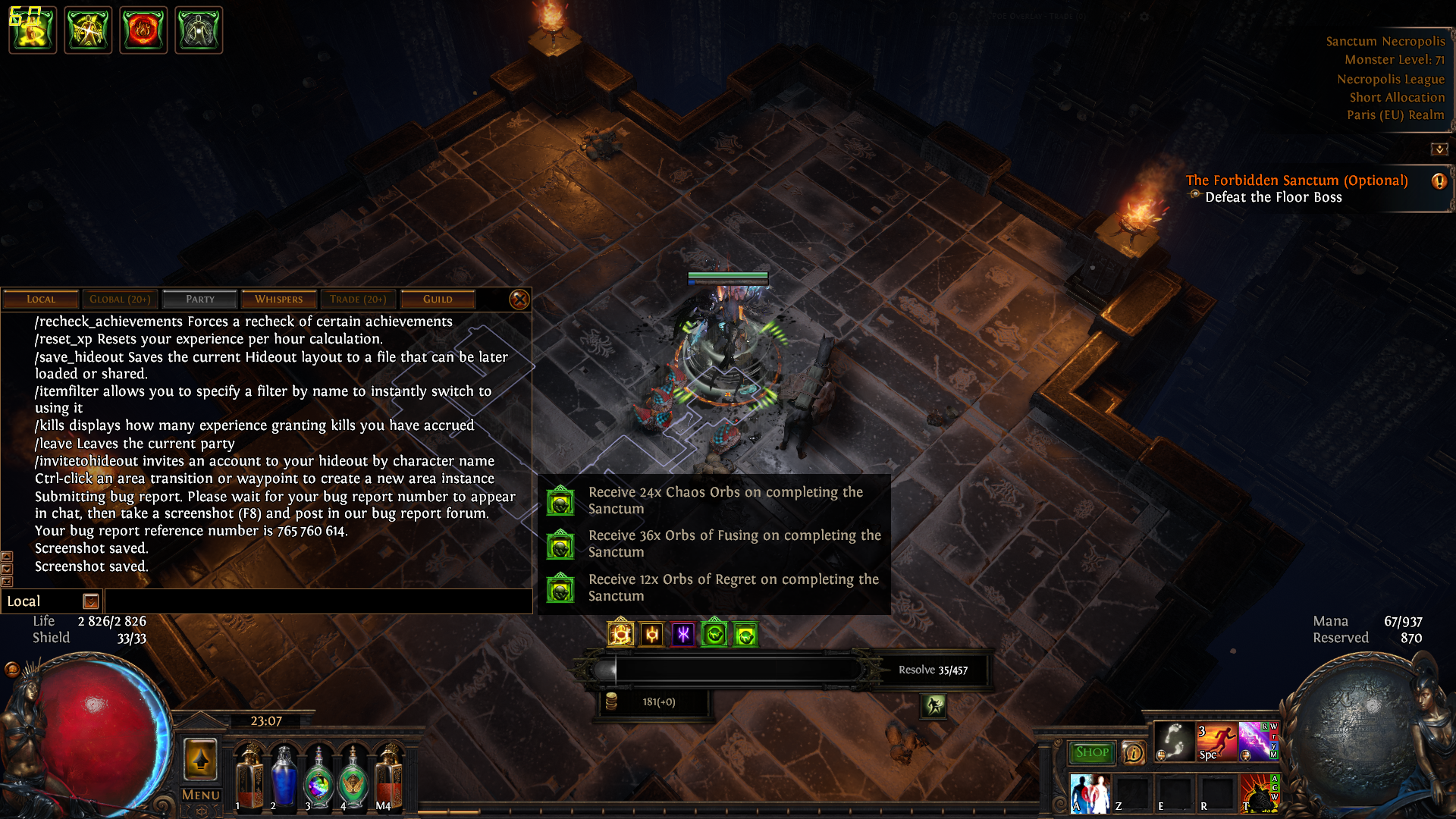Open the green Shop button
The height and width of the screenshot is (819, 1456).
click(1092, 752)
